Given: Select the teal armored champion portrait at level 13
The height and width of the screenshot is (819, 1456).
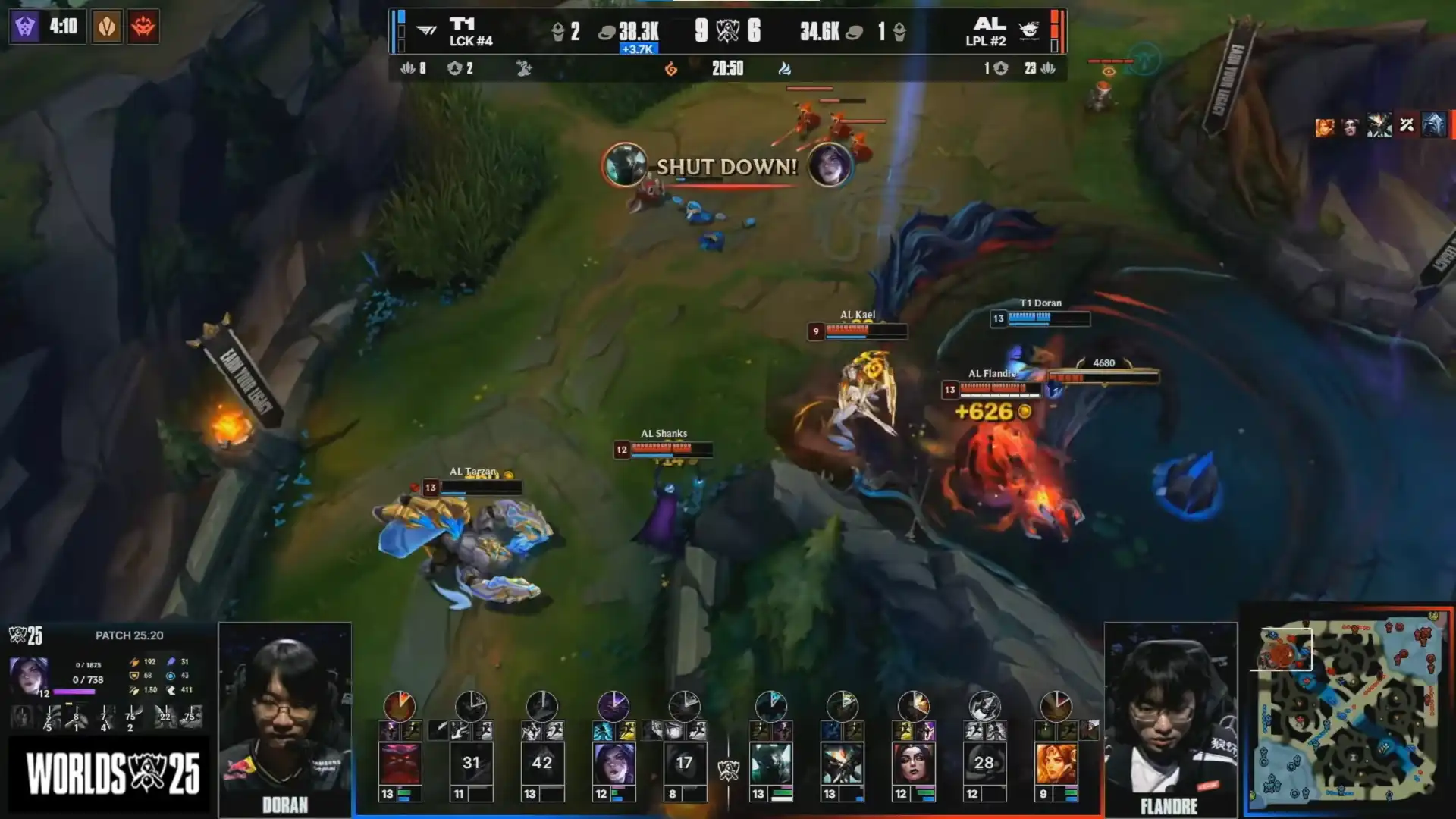Looking at the screenshot, I should pos(771,763).
